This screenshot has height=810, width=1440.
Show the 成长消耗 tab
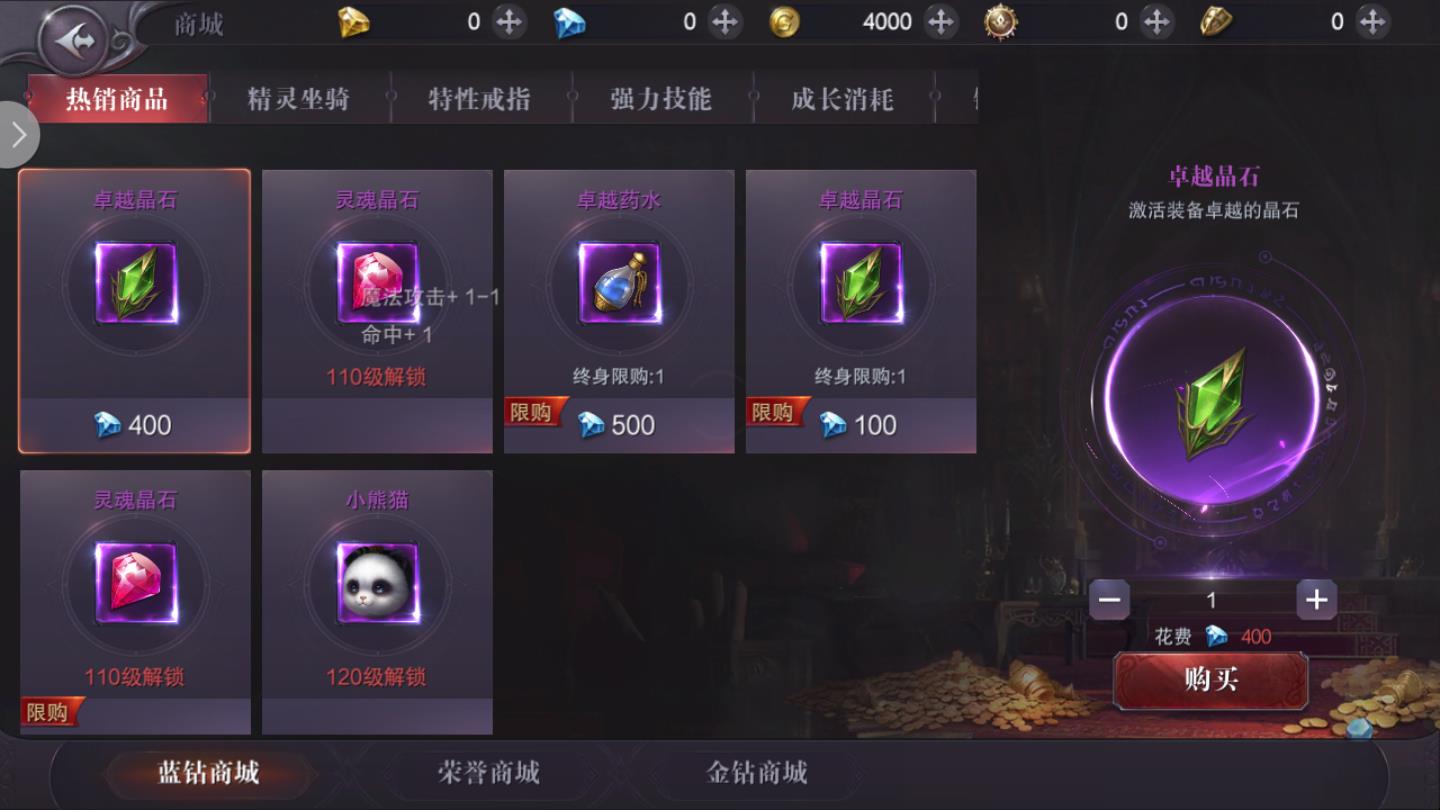[x=842, y=99]
